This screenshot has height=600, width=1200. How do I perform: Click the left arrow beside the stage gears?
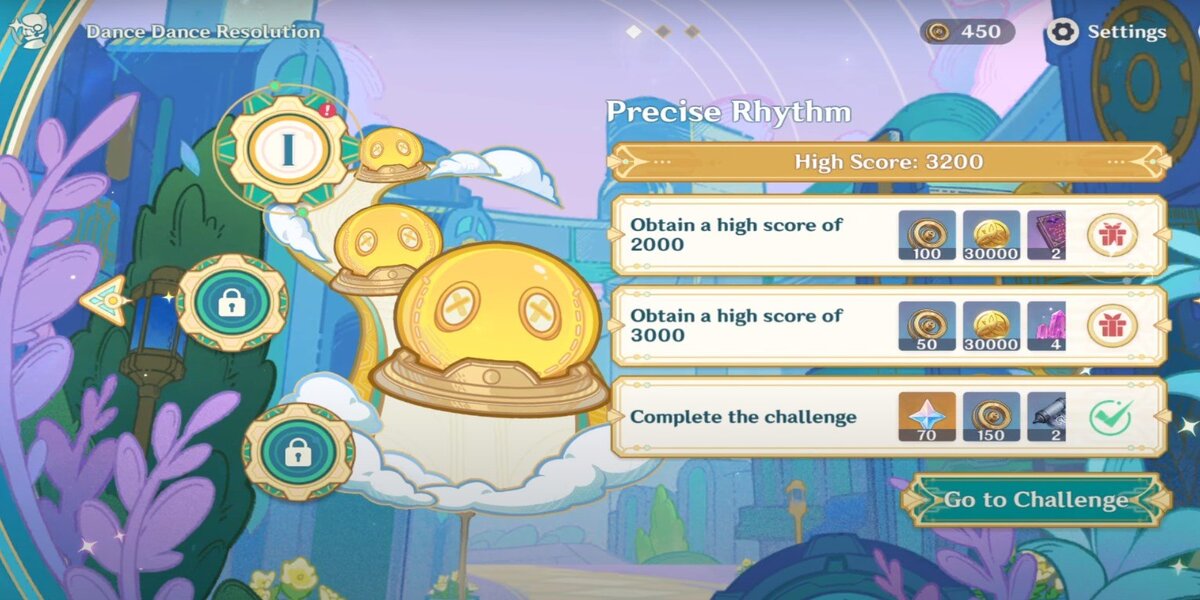point(103,300)
